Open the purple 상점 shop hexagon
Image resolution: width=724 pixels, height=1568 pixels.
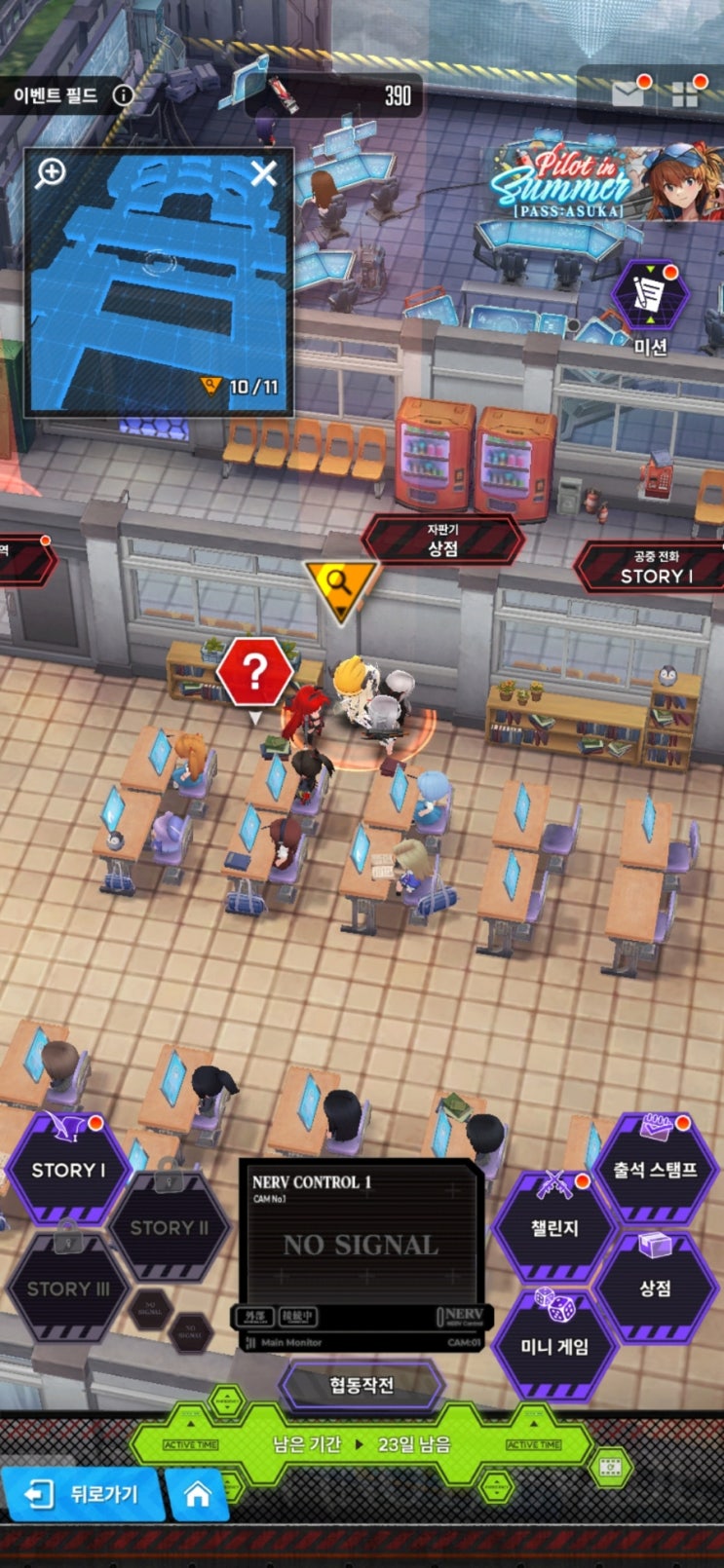655,1288
